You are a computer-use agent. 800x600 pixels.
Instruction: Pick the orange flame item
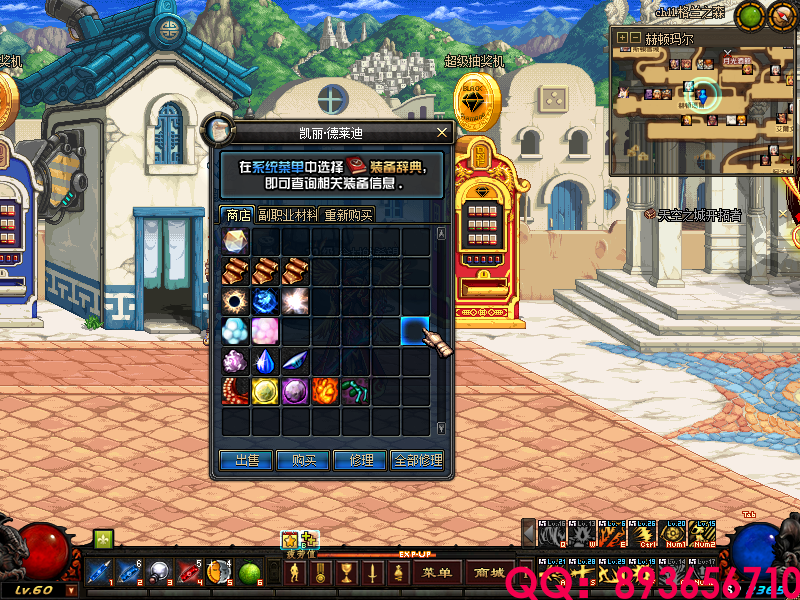coord(325,391)
